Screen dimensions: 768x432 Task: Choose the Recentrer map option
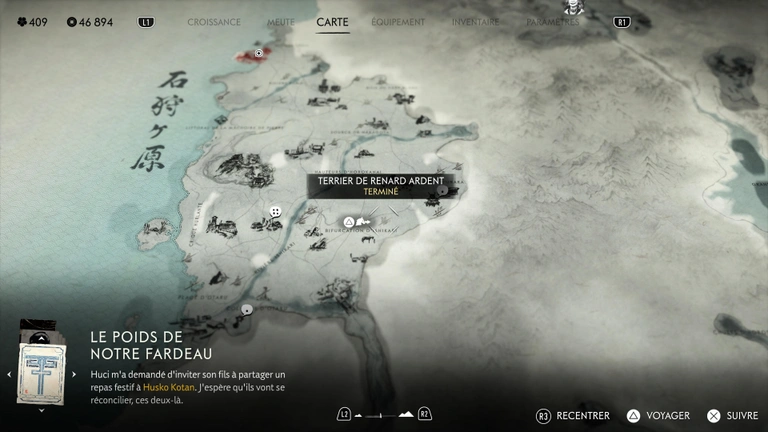click(574, 416)
